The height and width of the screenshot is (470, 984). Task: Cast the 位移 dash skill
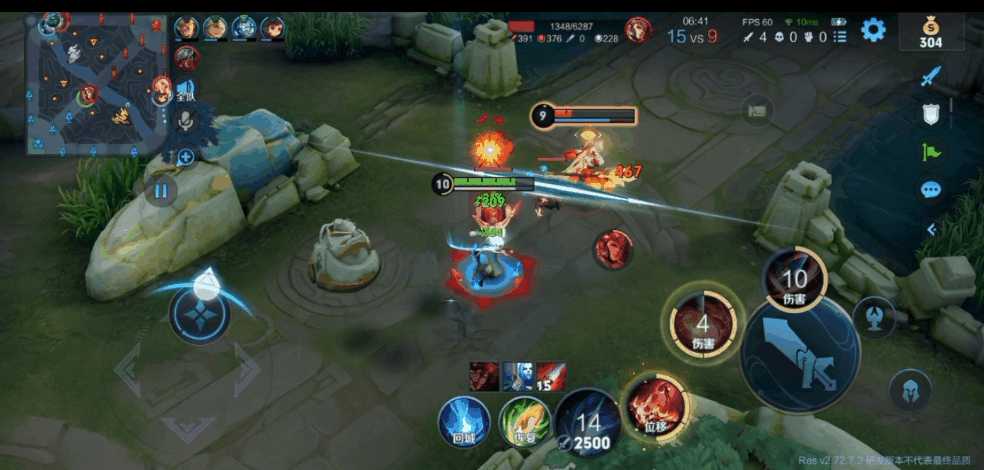[654, 407]
